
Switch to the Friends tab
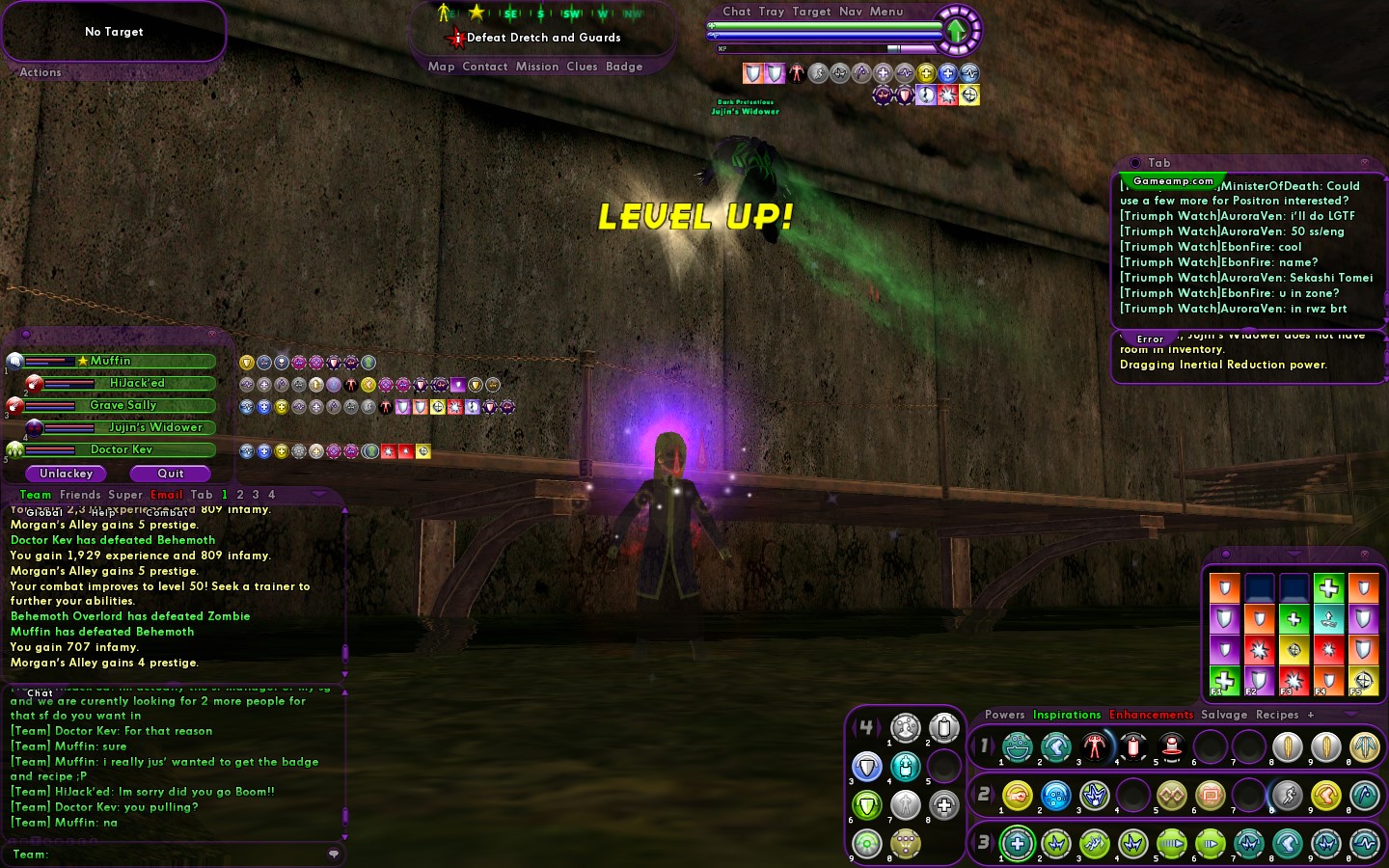[x=80, y=495]
